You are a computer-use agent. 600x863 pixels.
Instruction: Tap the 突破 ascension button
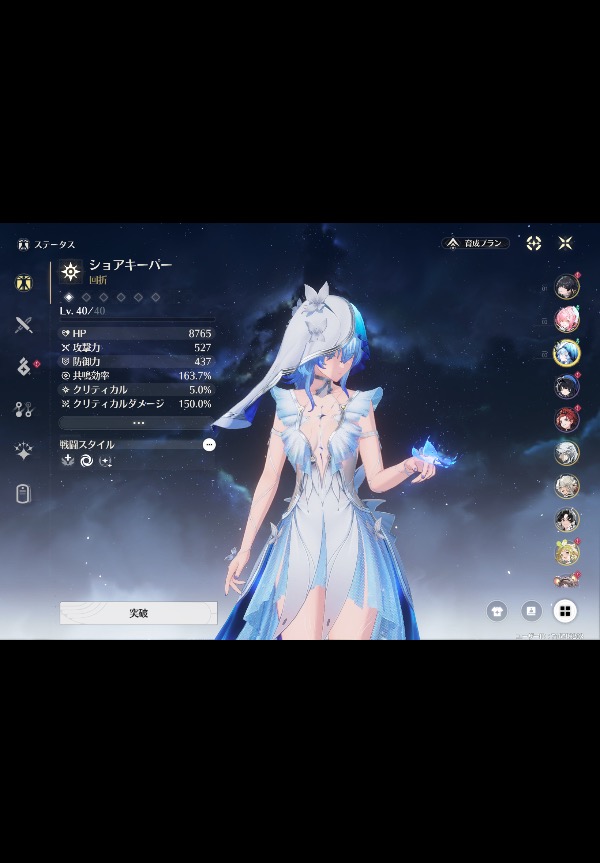138,613
